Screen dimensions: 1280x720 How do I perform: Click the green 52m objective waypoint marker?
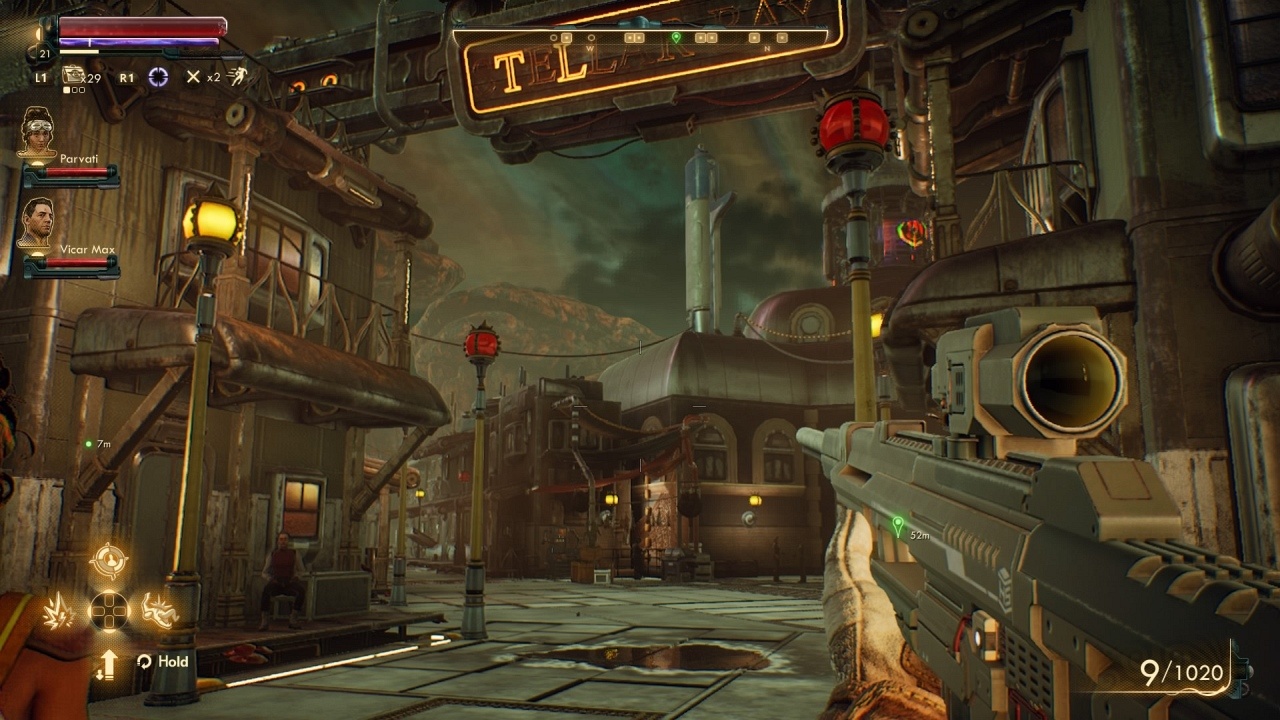[897, 524]
